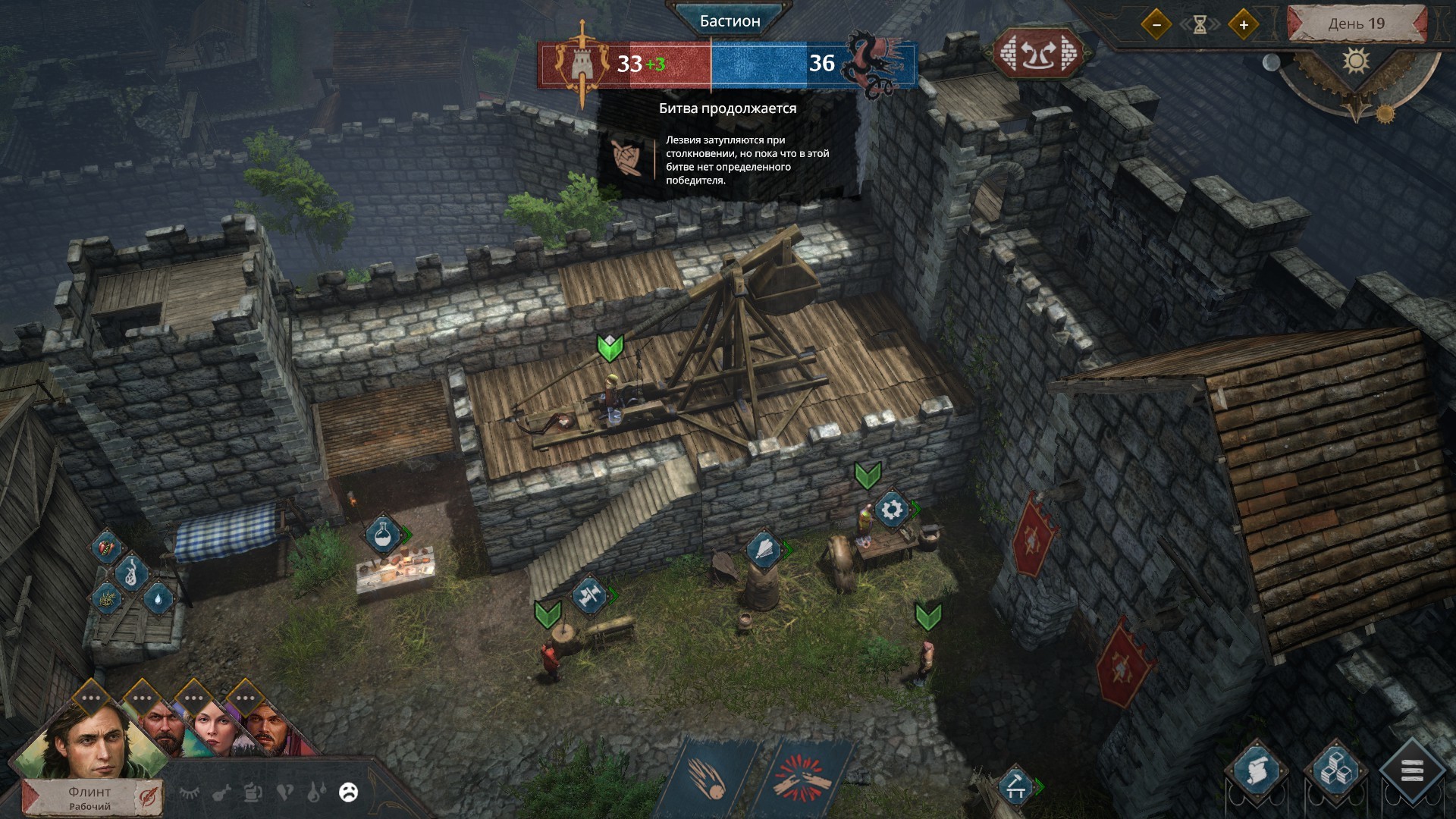This screenshot has width=1456, height=819.
Task: Select the woman's character portrait
Action: pyautogui.click(x=209, y=726)
